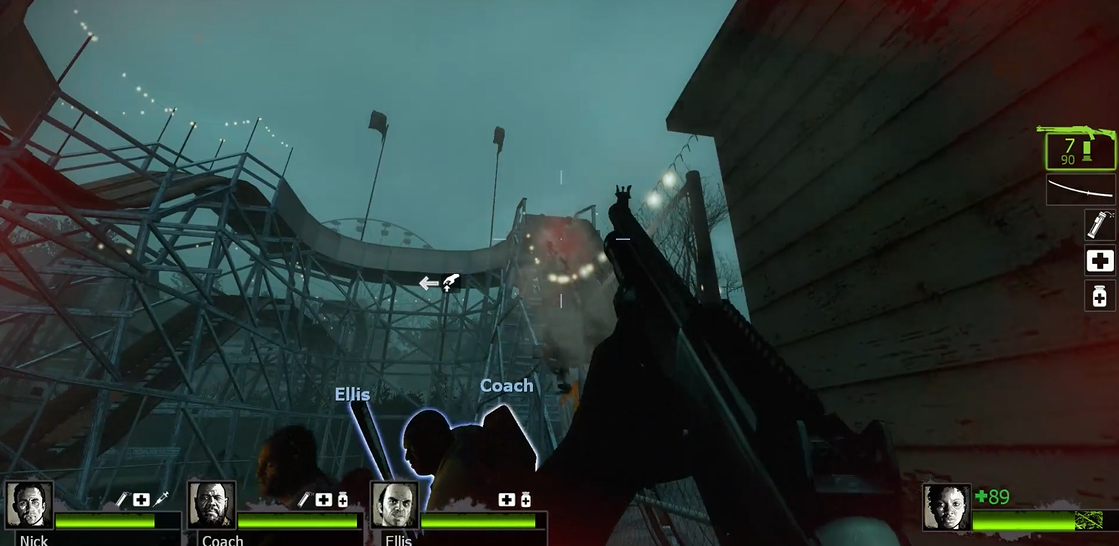
Task: Click Nick's adrenaline syringe icon
Action: (160, 498)
